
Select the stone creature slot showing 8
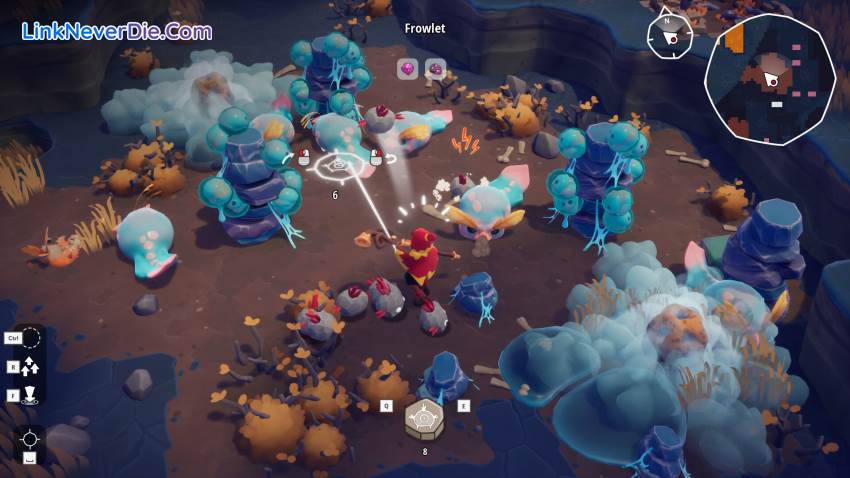click(x=424, y=419)
